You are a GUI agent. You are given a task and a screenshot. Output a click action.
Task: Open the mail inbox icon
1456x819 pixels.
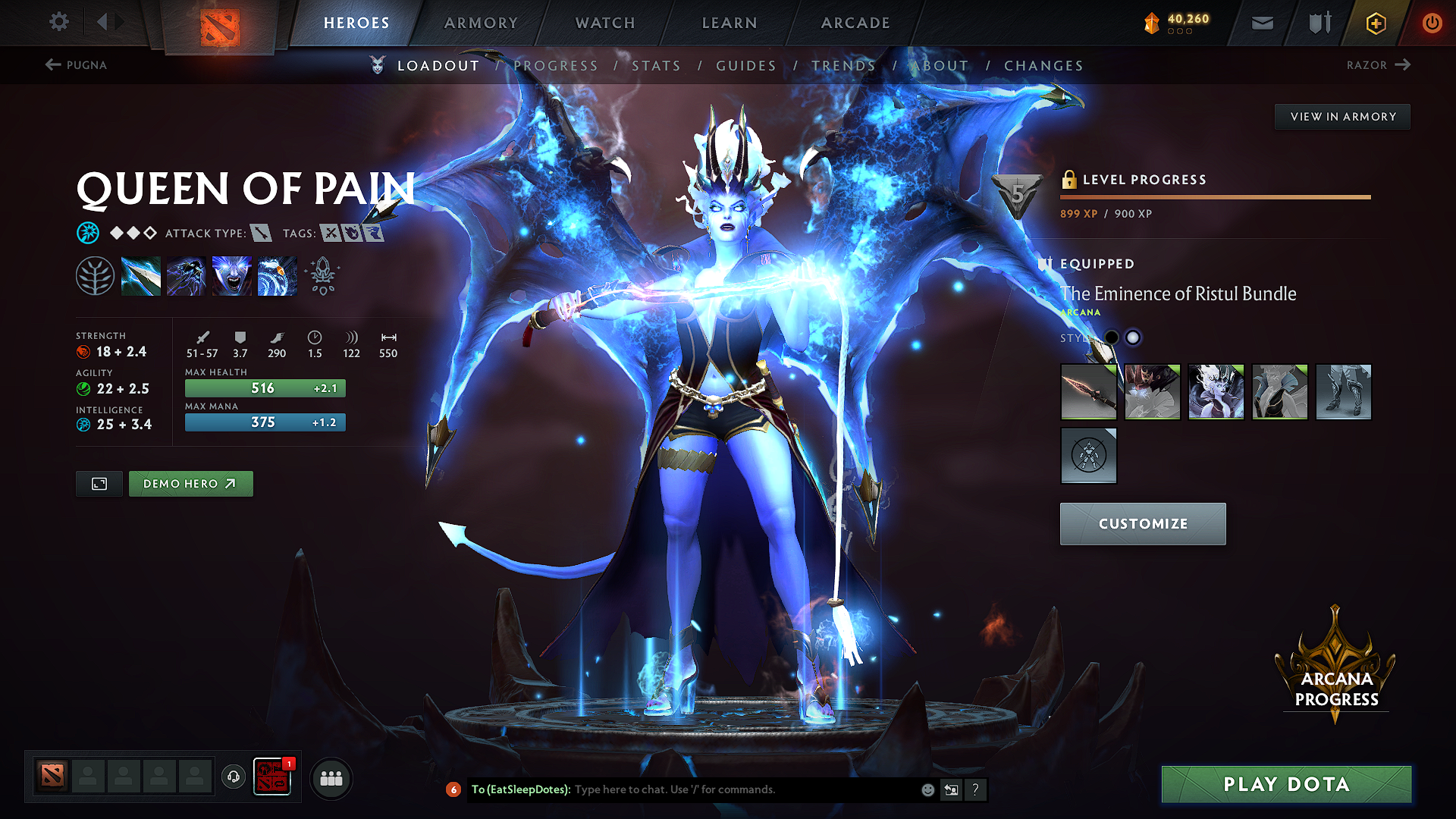point(1262,23)
